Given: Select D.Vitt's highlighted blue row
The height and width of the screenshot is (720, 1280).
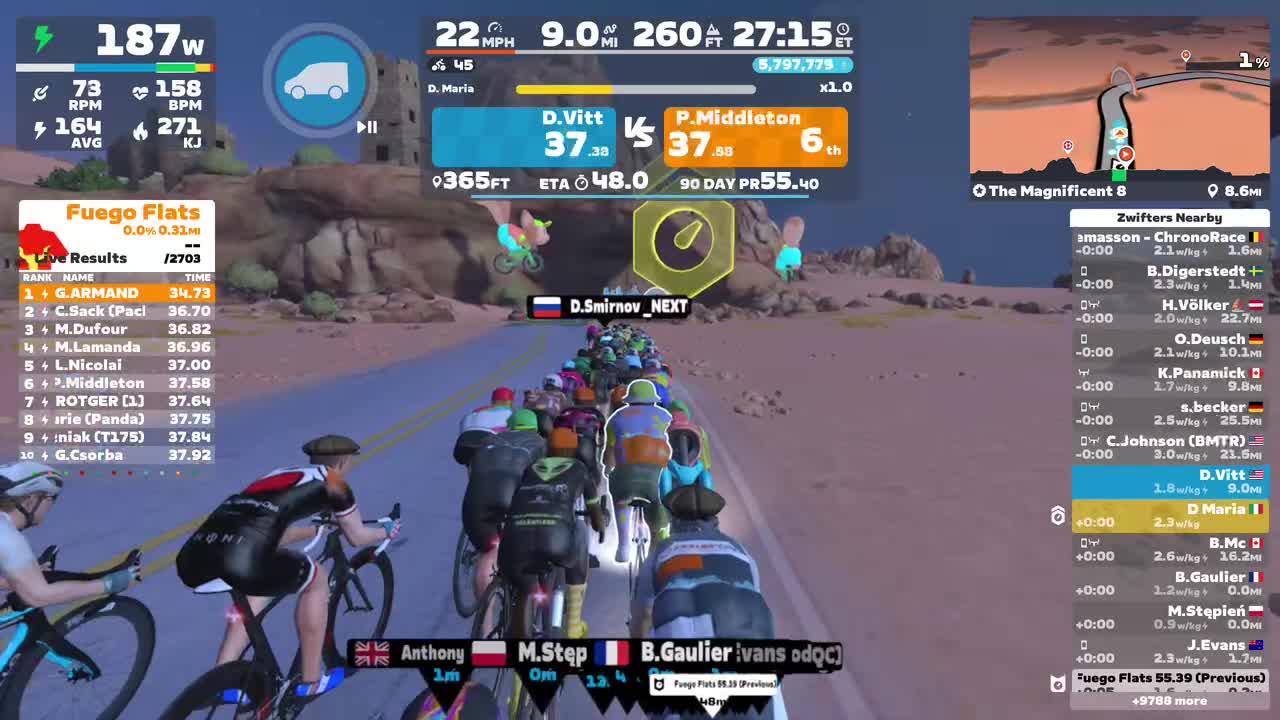Looking at the screenshot, I should point(1169,480).
